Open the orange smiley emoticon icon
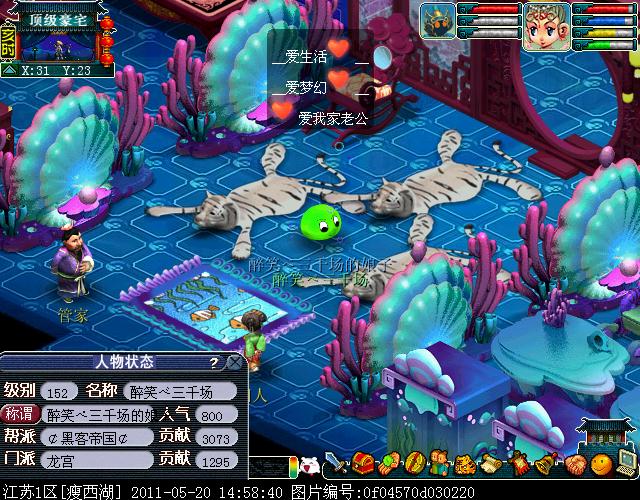Viewport: 640px width, 500px height. 600,464
